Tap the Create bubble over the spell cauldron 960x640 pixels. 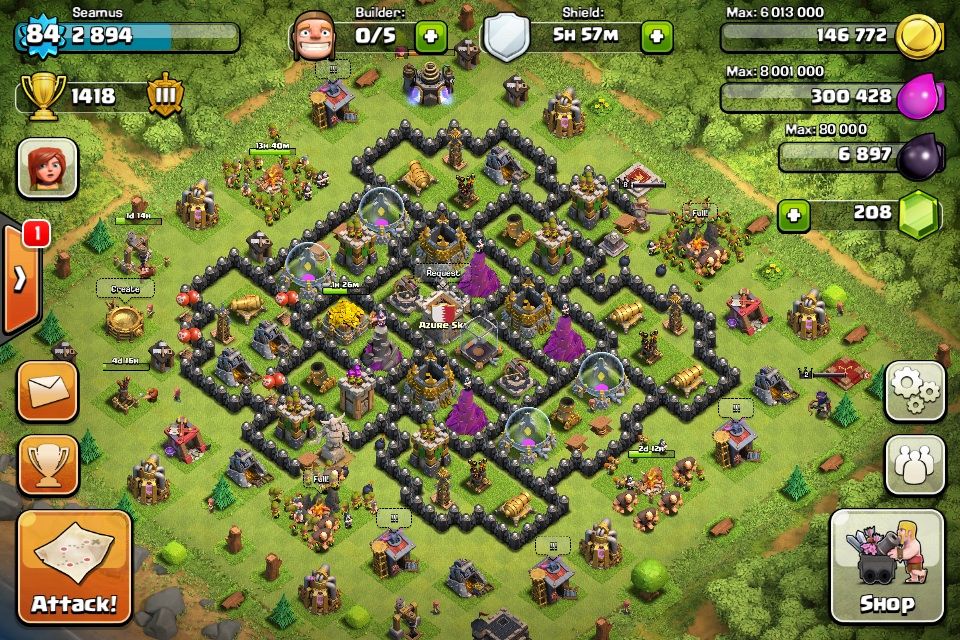point(125,288)
